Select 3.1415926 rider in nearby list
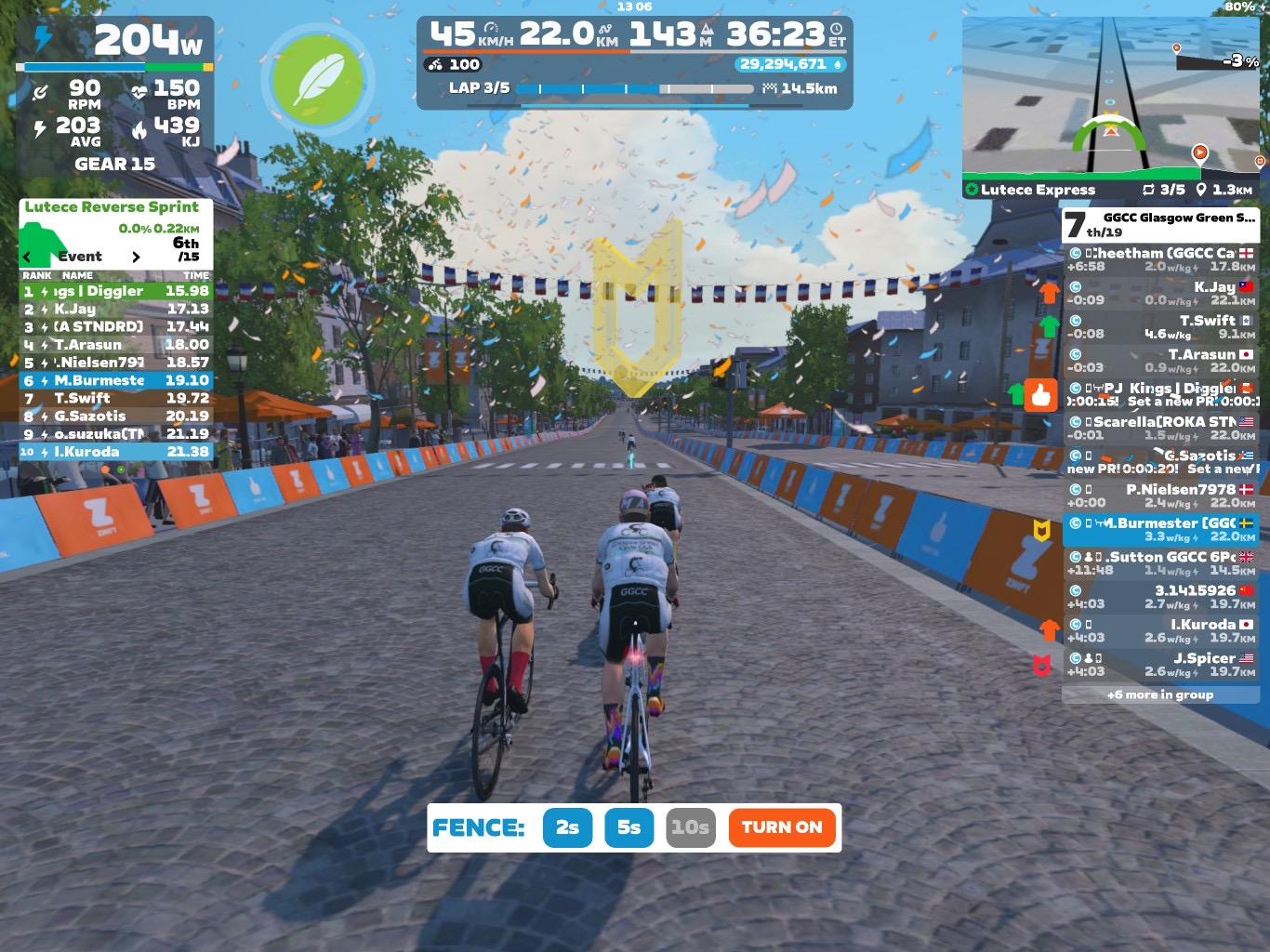 1160,597
